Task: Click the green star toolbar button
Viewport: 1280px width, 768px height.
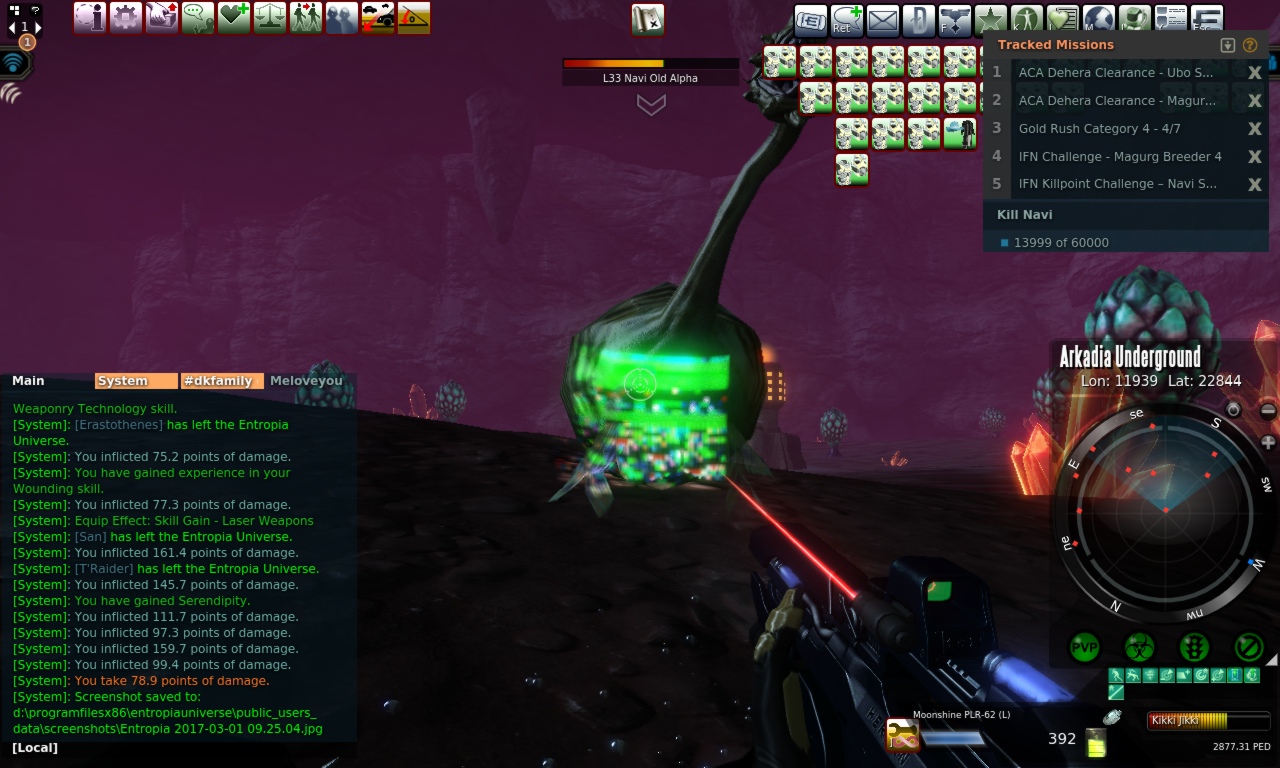Action: click(990, 20)
